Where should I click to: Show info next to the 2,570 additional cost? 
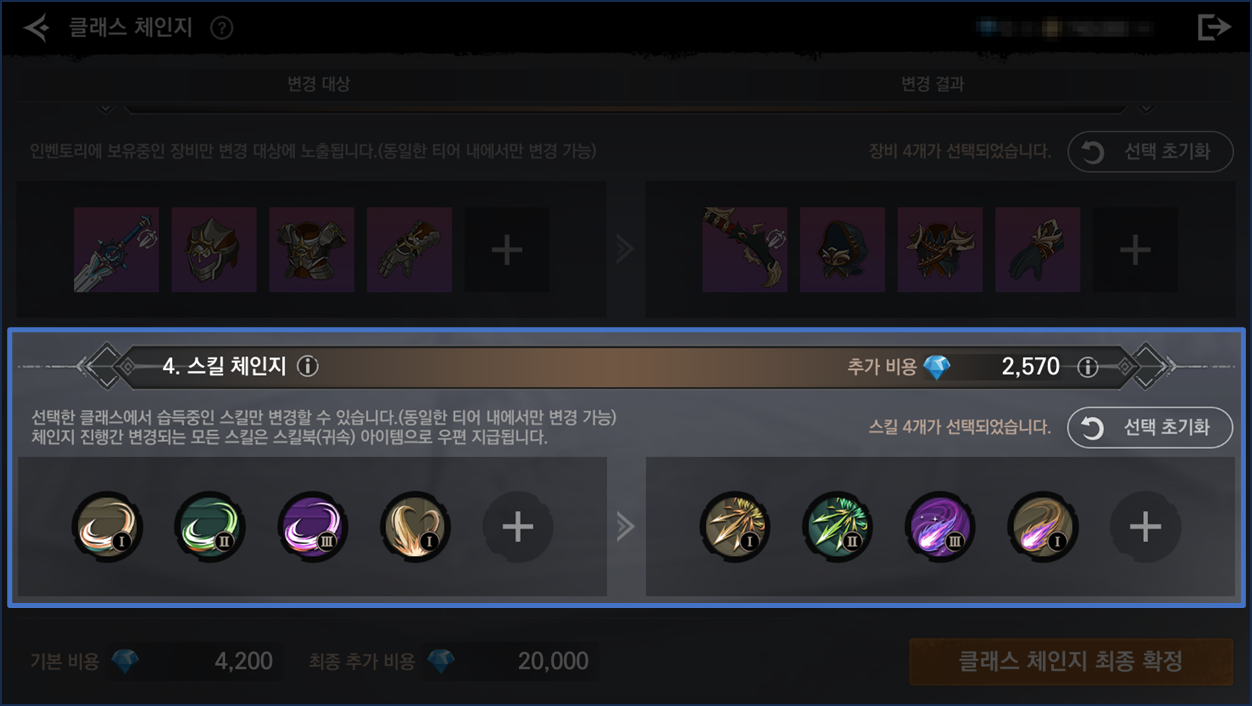1088,367
